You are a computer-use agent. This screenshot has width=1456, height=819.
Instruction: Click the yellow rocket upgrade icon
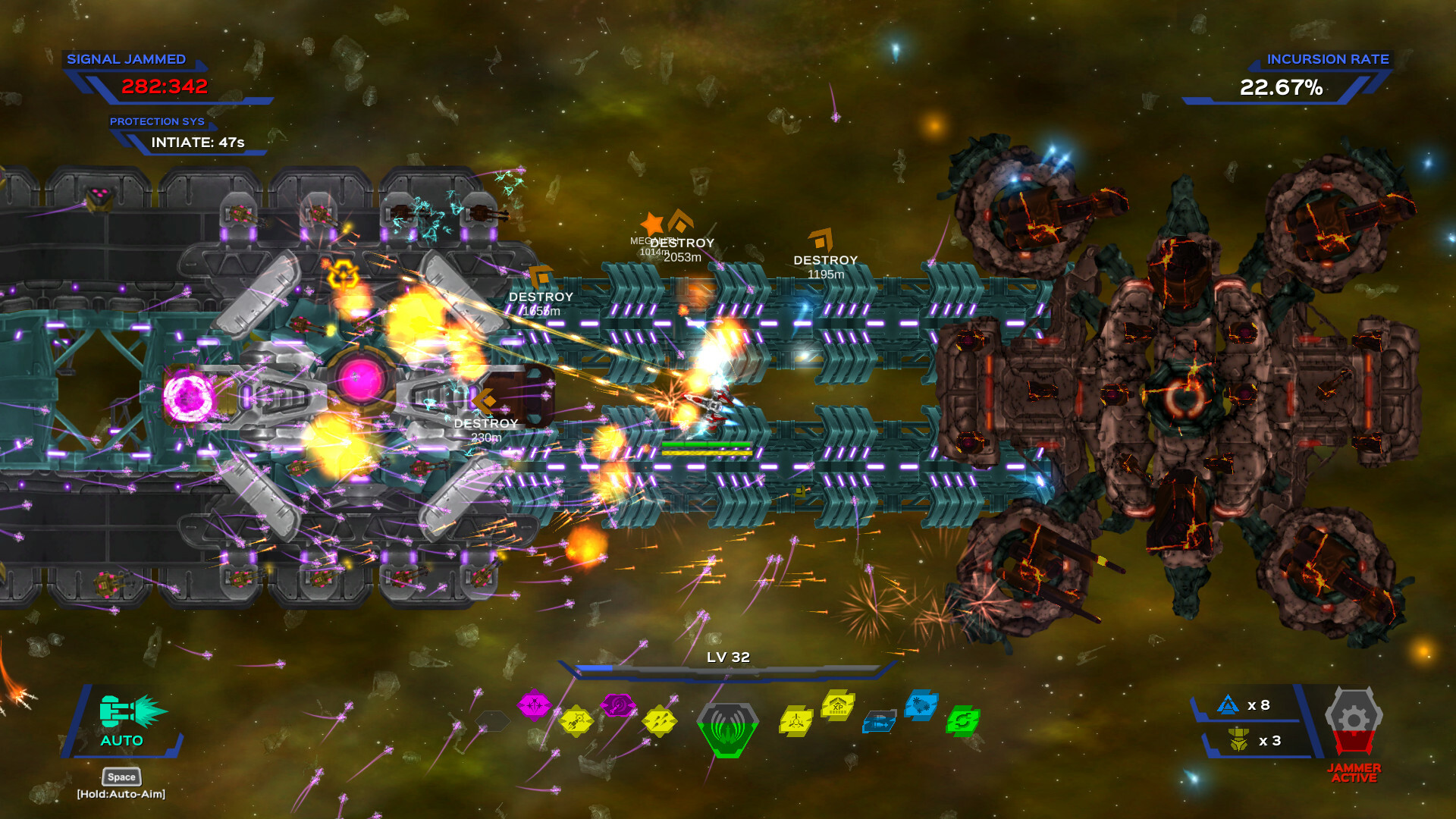[x=577, y=720]
